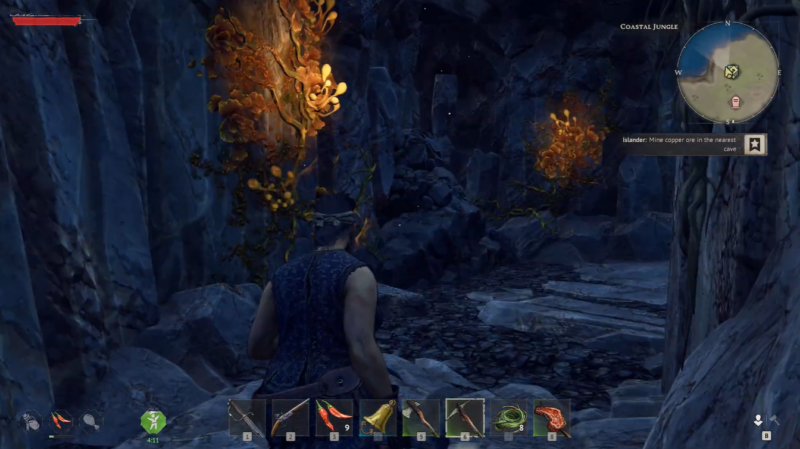This screenshot has width=800, height=449.
Task: Open the circular minimap
Action: coord(728,72)
